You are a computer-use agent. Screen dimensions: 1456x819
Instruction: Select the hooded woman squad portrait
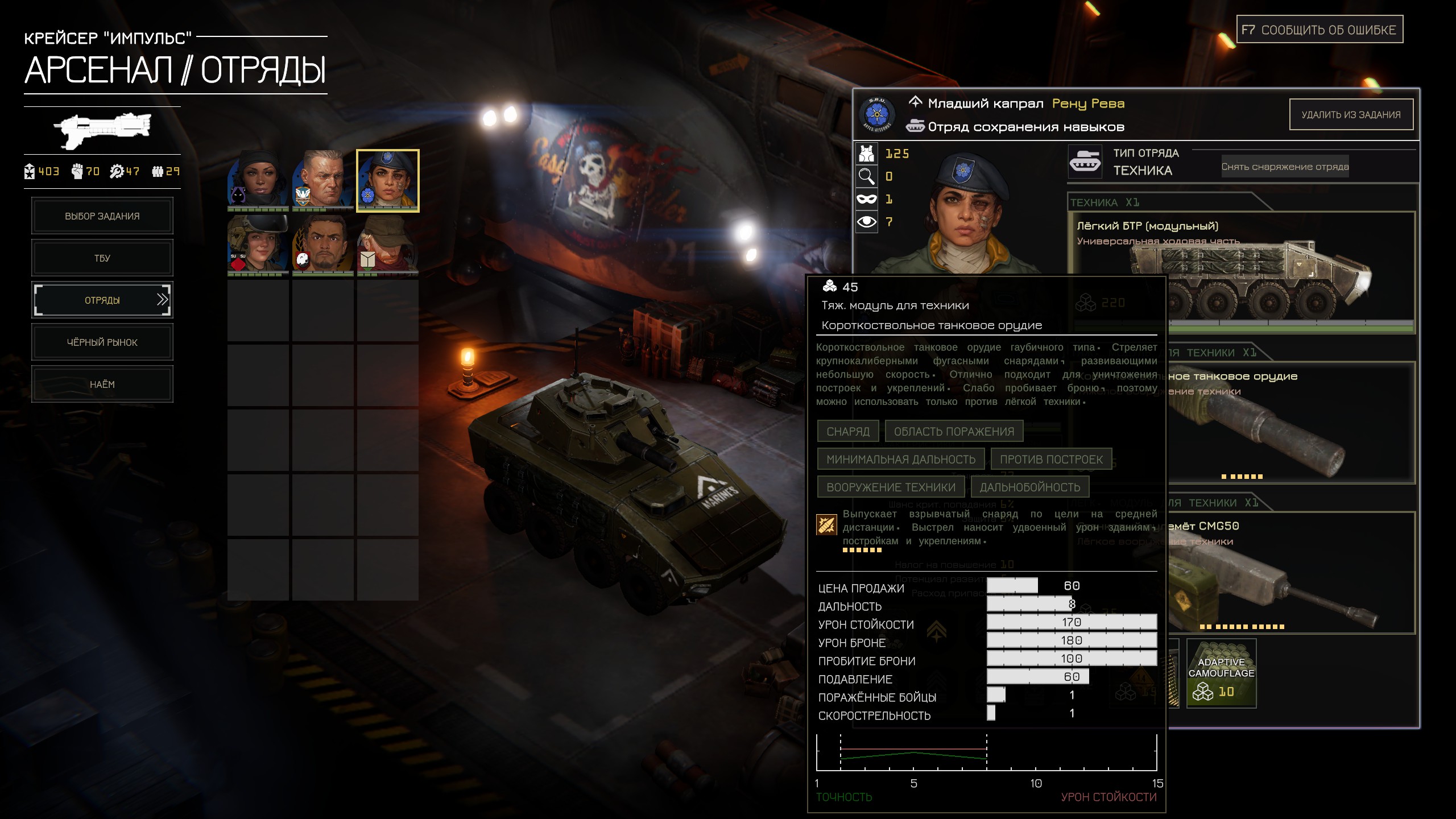pos(258,180)
